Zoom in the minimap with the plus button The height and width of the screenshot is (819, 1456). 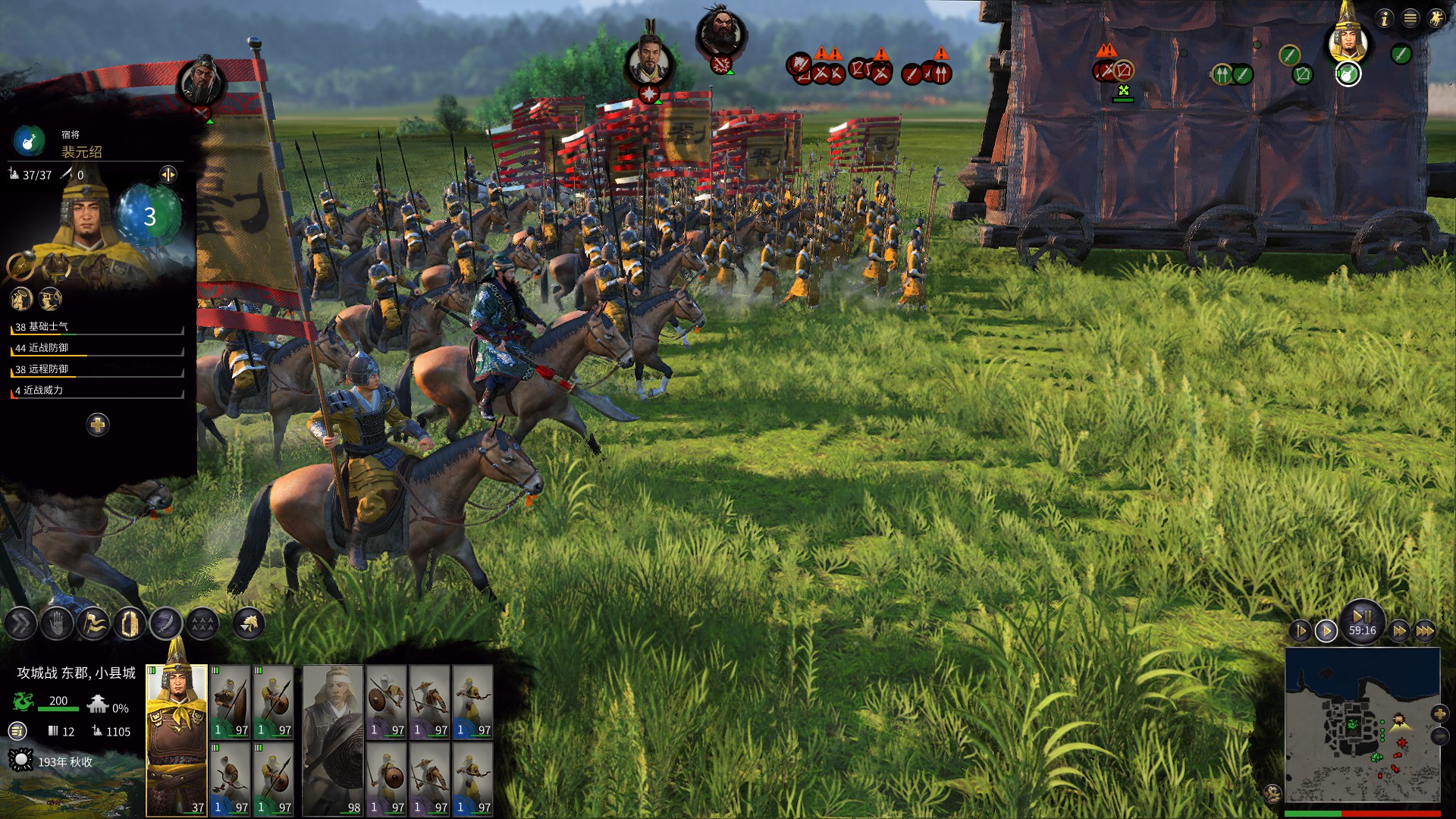1439,714
